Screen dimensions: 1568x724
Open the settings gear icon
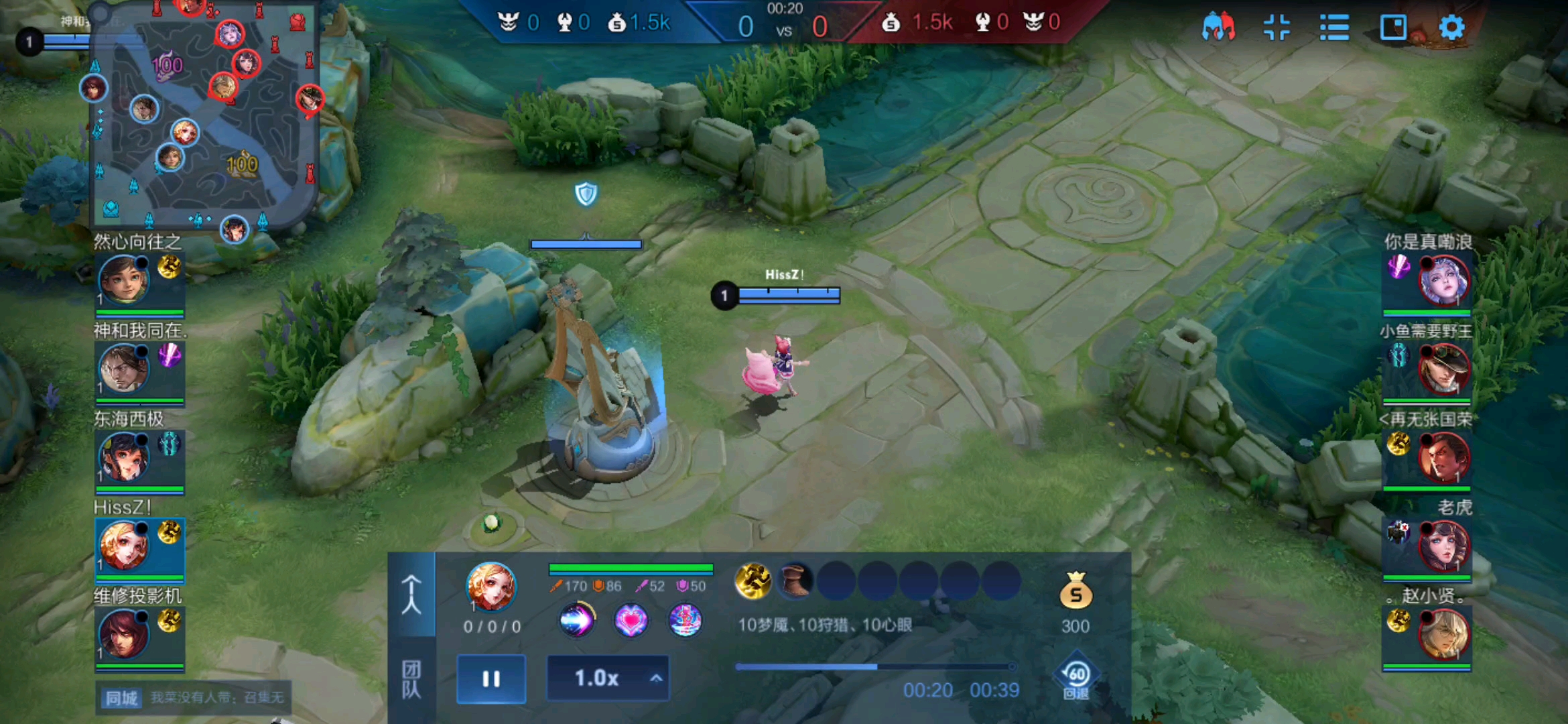(x=1451, y=27)
